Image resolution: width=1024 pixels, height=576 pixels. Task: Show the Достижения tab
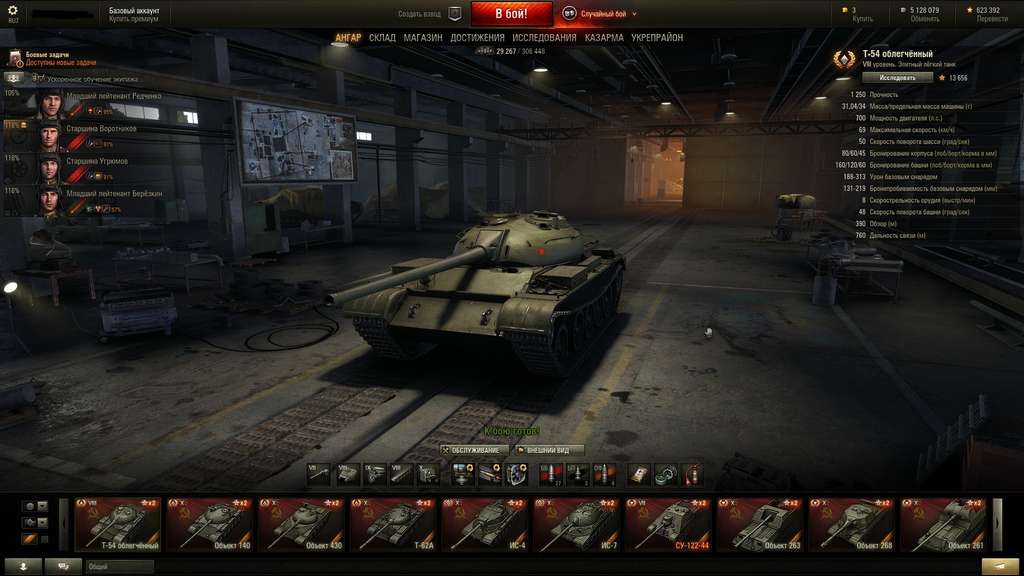click(x=477, y=38)
